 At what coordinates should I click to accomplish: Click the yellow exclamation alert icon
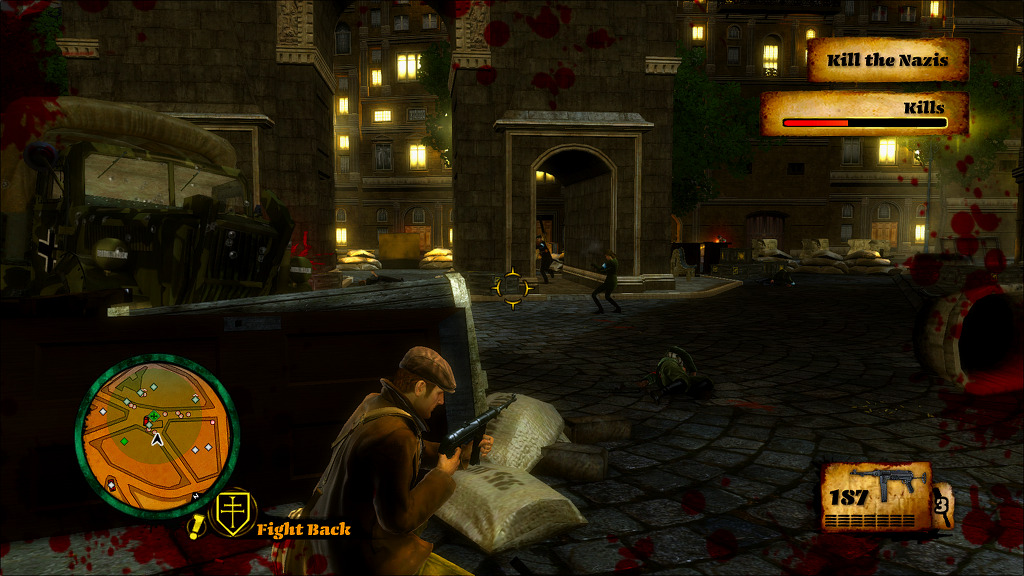tap(197, 525)
